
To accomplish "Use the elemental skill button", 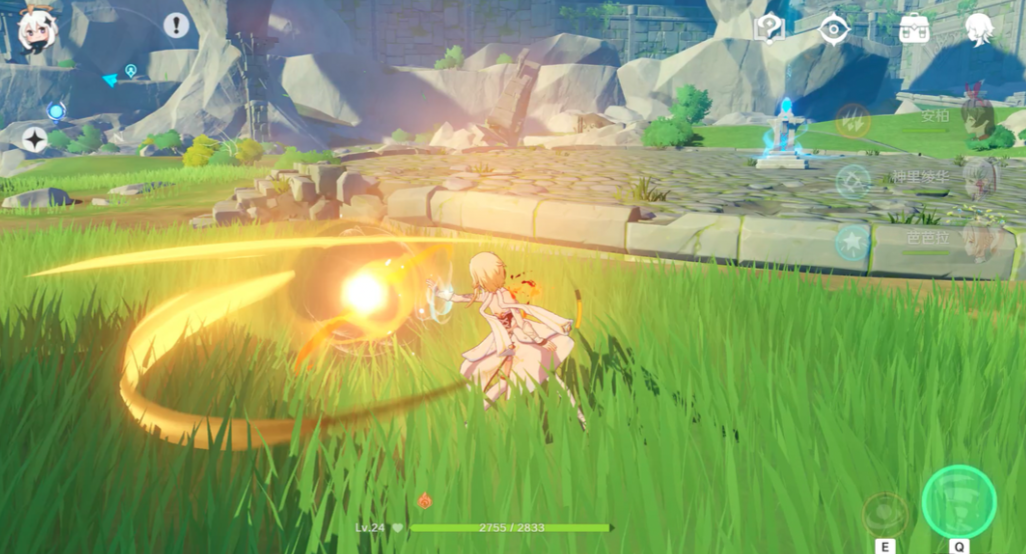I will coord(885,514).
